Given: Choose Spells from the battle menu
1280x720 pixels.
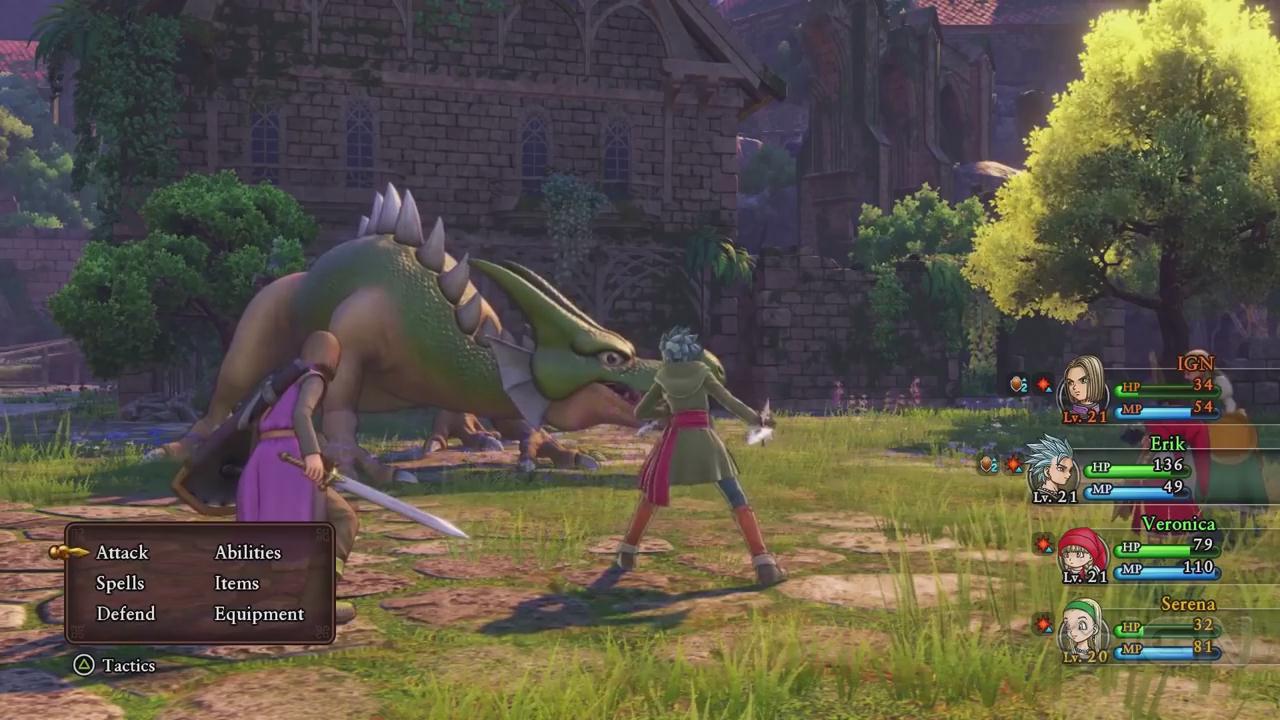Looking at the screenshot, I should tap(120, 583).
